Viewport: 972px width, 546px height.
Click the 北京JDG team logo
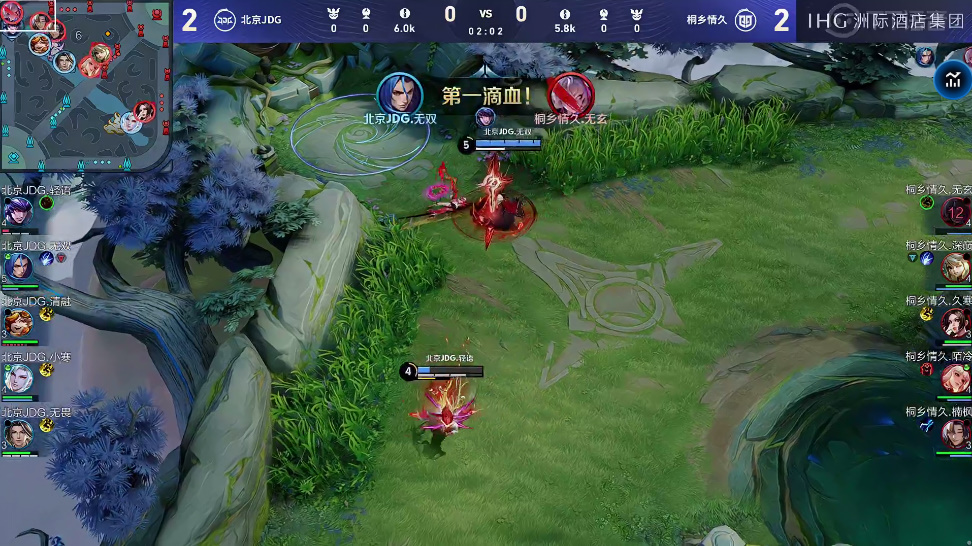(224, 20)
